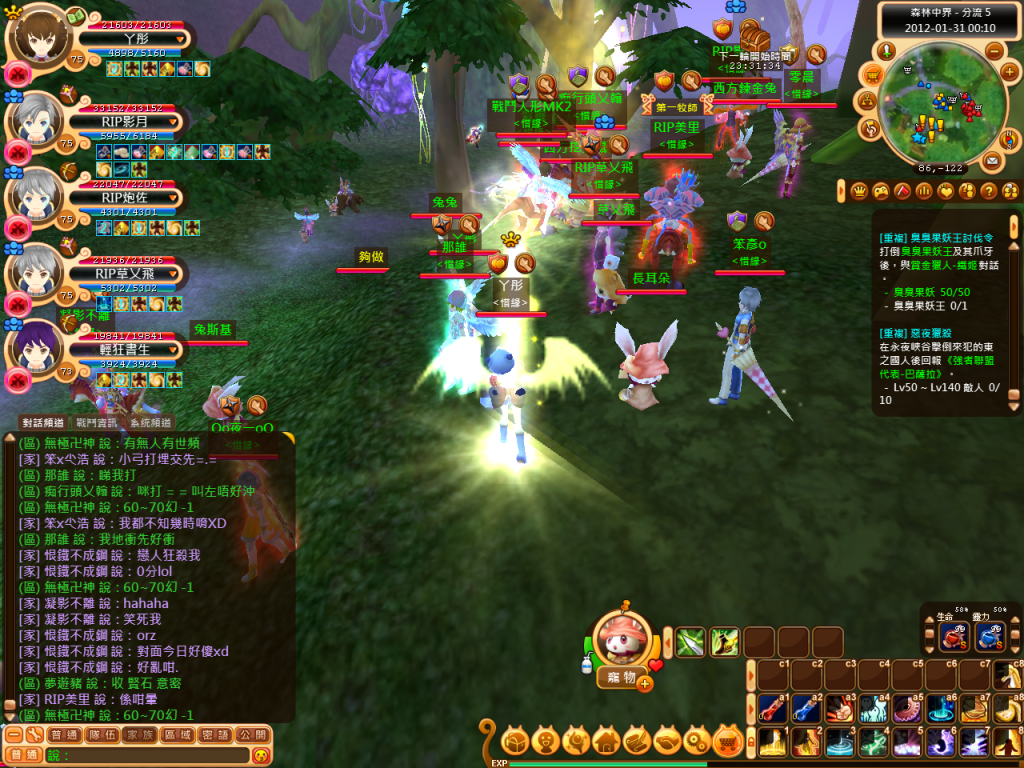This screenshot has width=1024, height=768.
Task: Click the question mark help icon
Action: tap(988, 191)
